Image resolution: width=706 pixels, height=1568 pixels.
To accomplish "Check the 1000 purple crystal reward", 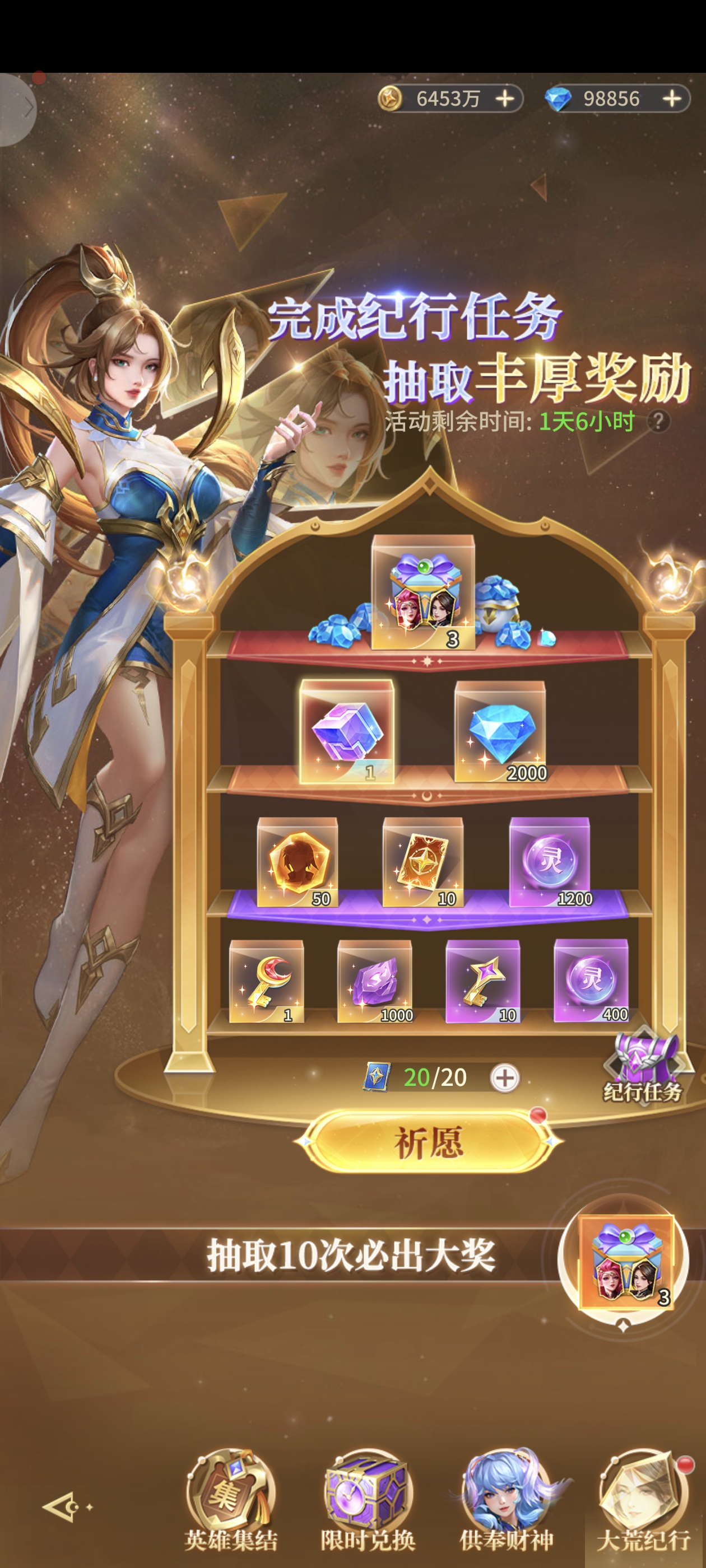I will 375,980.
